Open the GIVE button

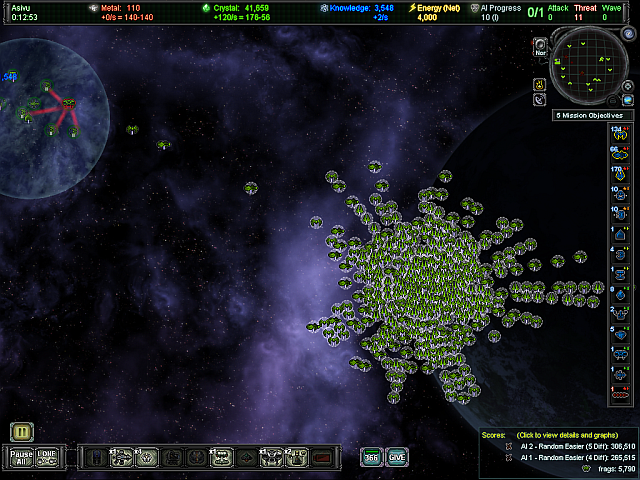click(397, 457)
